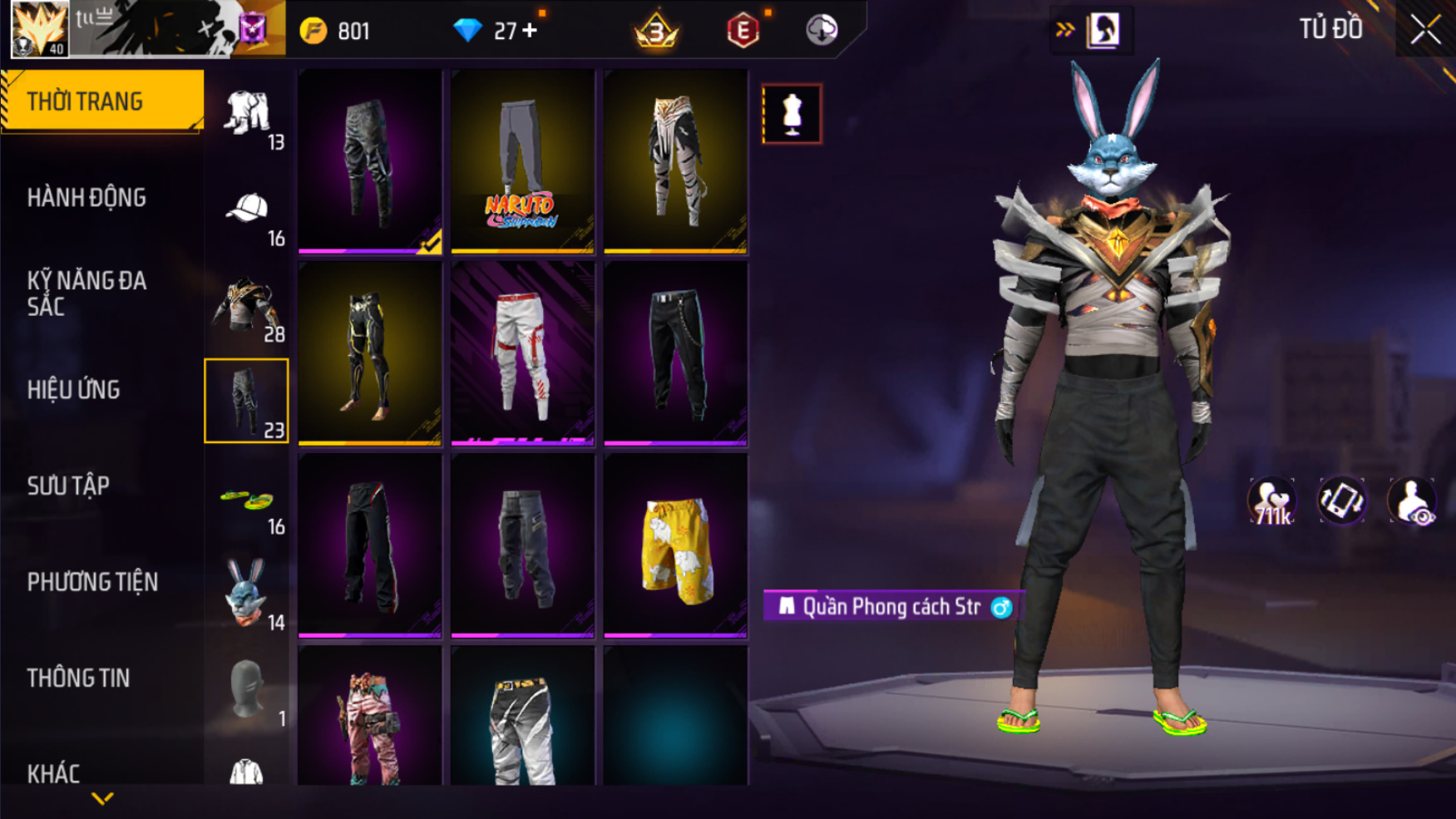Open the Kỹ Năng Đa Sắc tab
This screenshot has width=1456, height=819.
tap(86, 294)
